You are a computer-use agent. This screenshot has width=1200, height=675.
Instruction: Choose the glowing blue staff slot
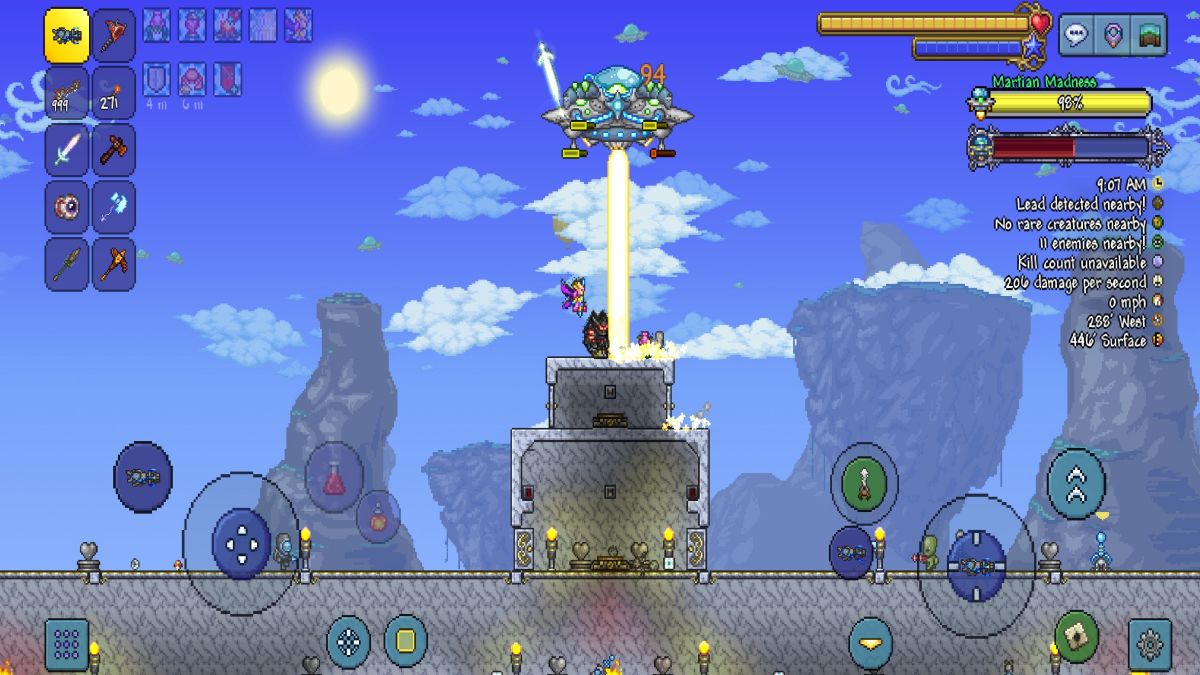(114, 207)
